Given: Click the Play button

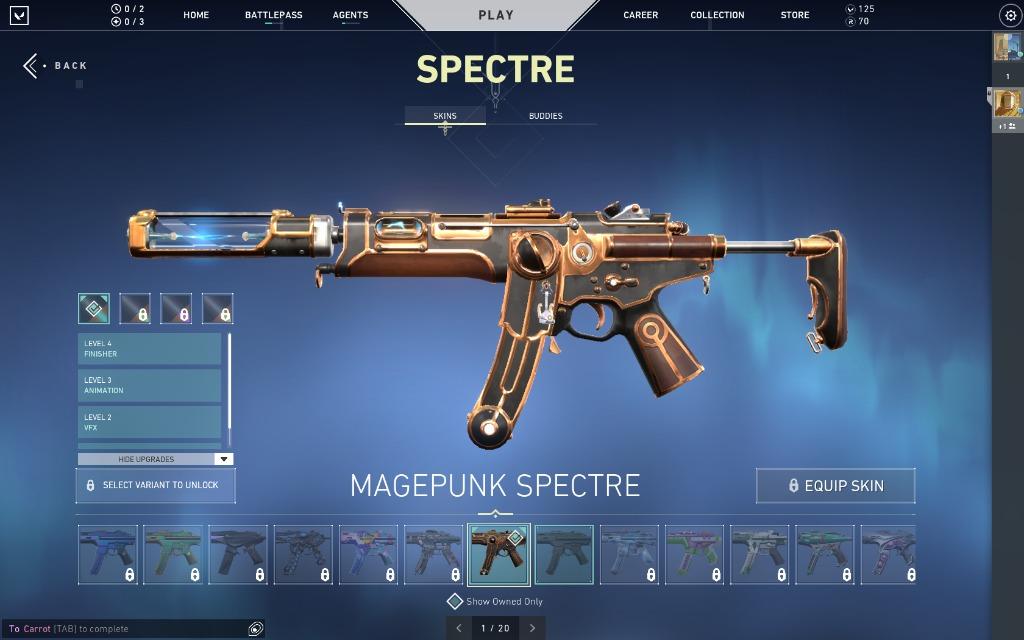Looking at the screenshot, I should [x=496, y=15].
